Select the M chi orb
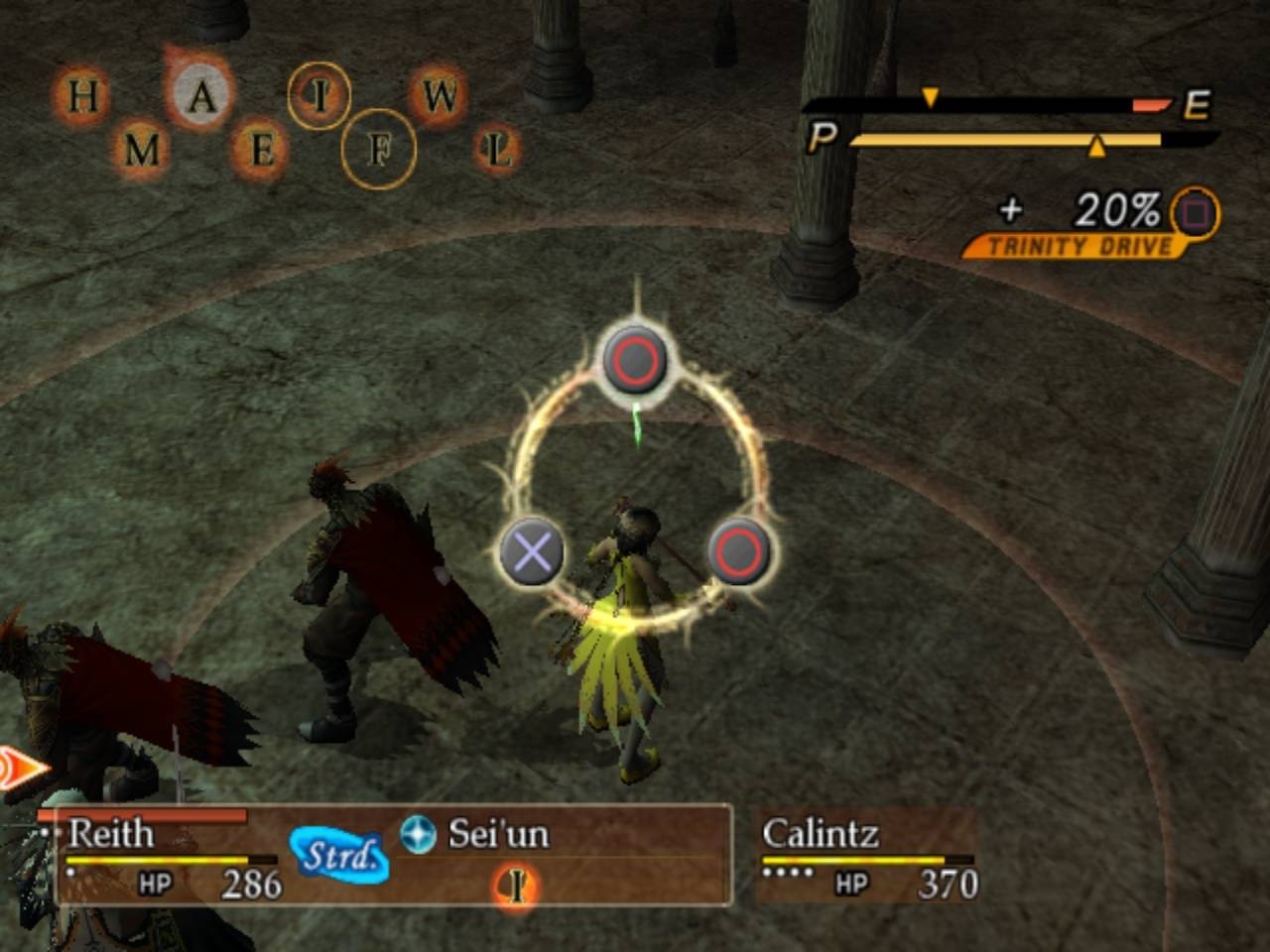The image size is (1270, 952). click(x=142, y=151)
